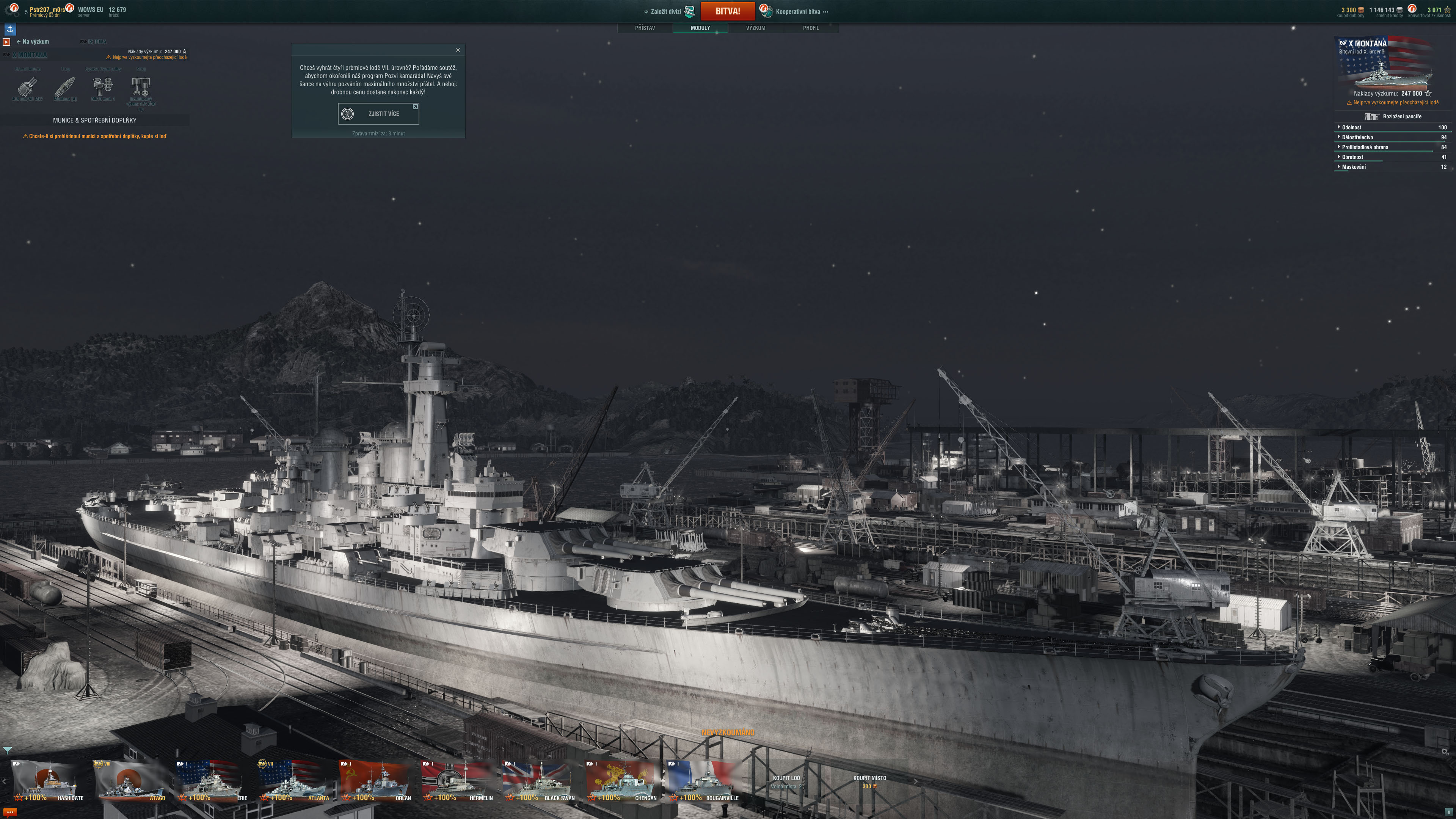Open the VÝZKUM tab

(755, 28)
